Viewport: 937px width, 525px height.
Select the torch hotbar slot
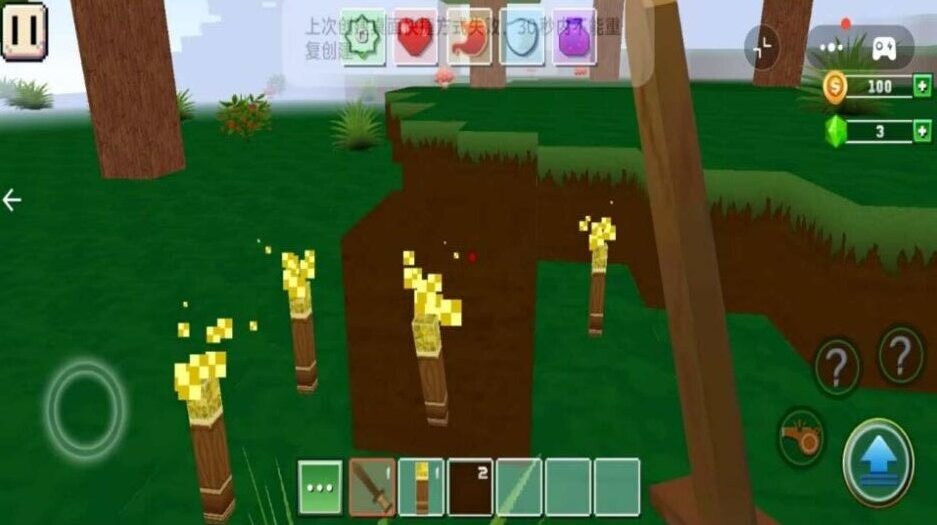[421, 486]
